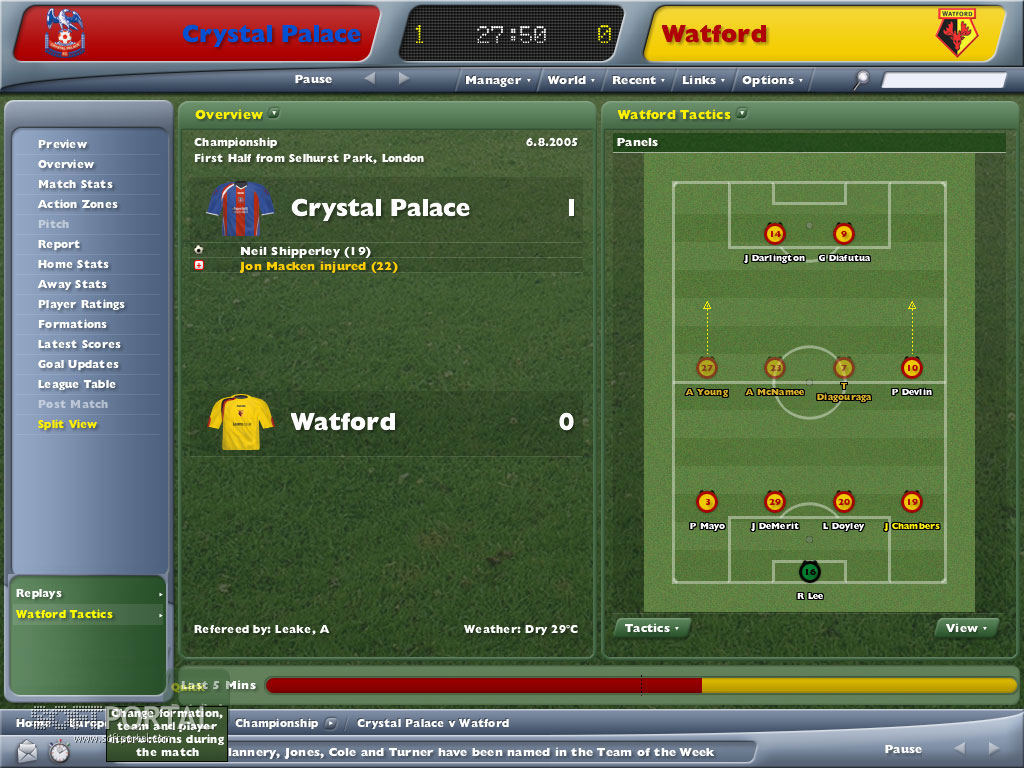Screen dimensions: 1024x768
Task: Open the Overview panel dropdown
Action: (x=274, y=114)
